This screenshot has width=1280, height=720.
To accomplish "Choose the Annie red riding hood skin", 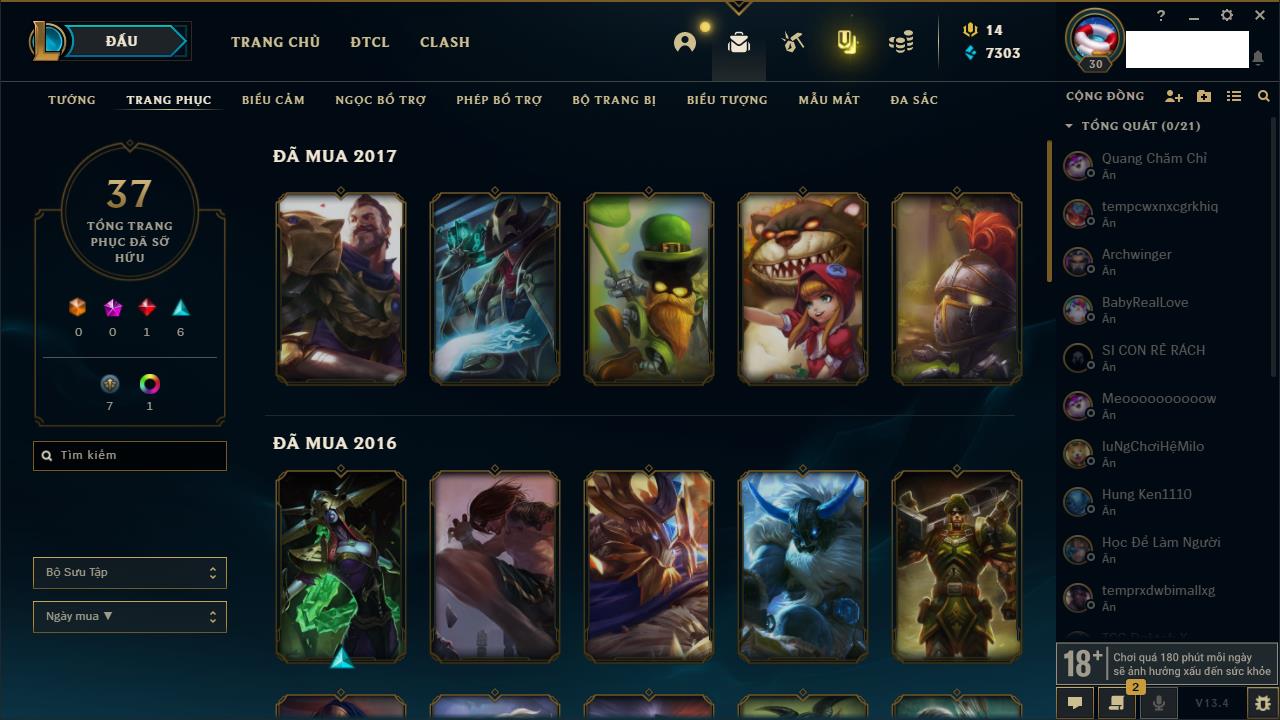I will (x=803, y=288).
